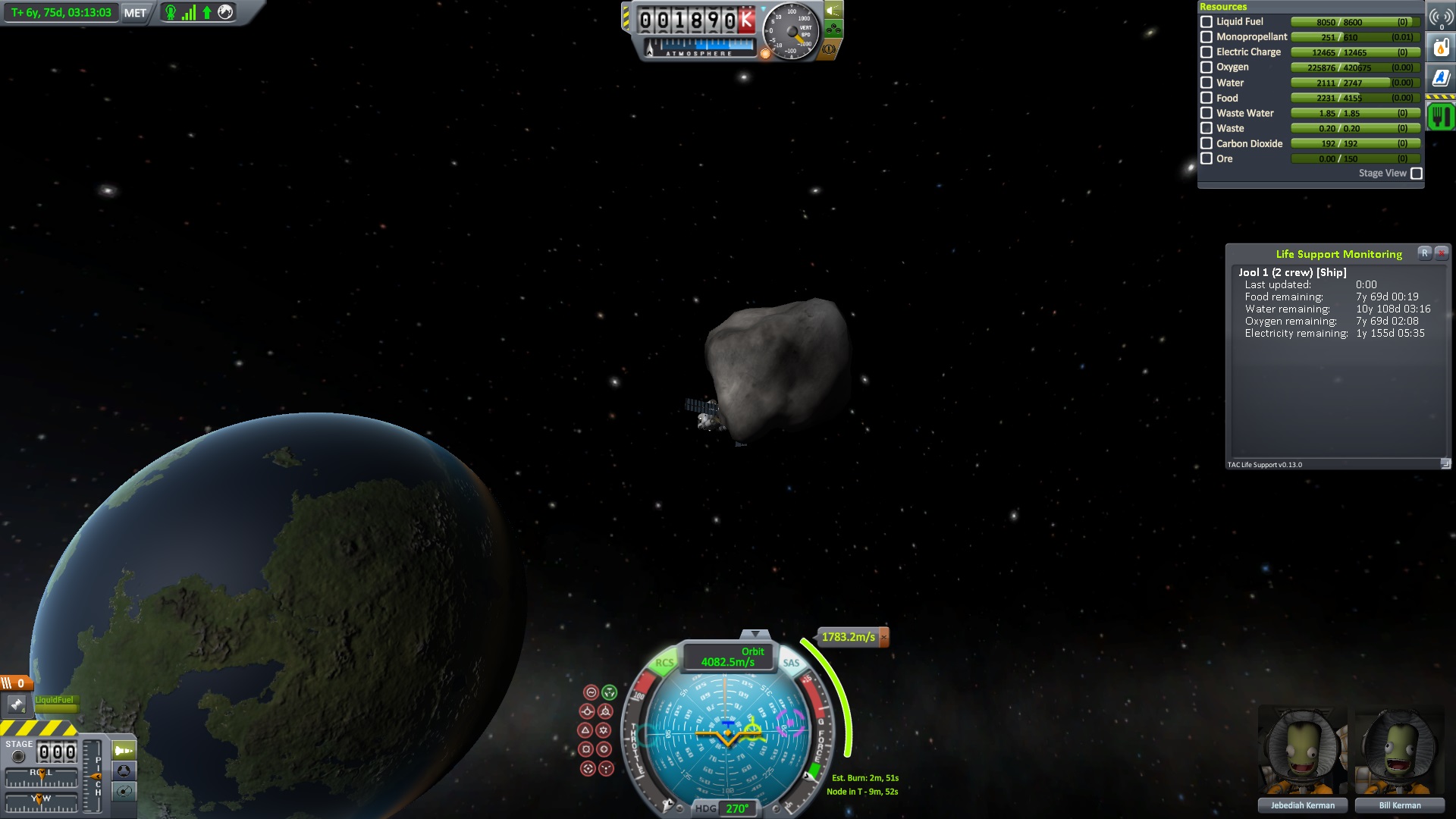This screenshot has width=1456, height=819.
Task: Toggle the SAS button on the navball
Action: [791, 663]
